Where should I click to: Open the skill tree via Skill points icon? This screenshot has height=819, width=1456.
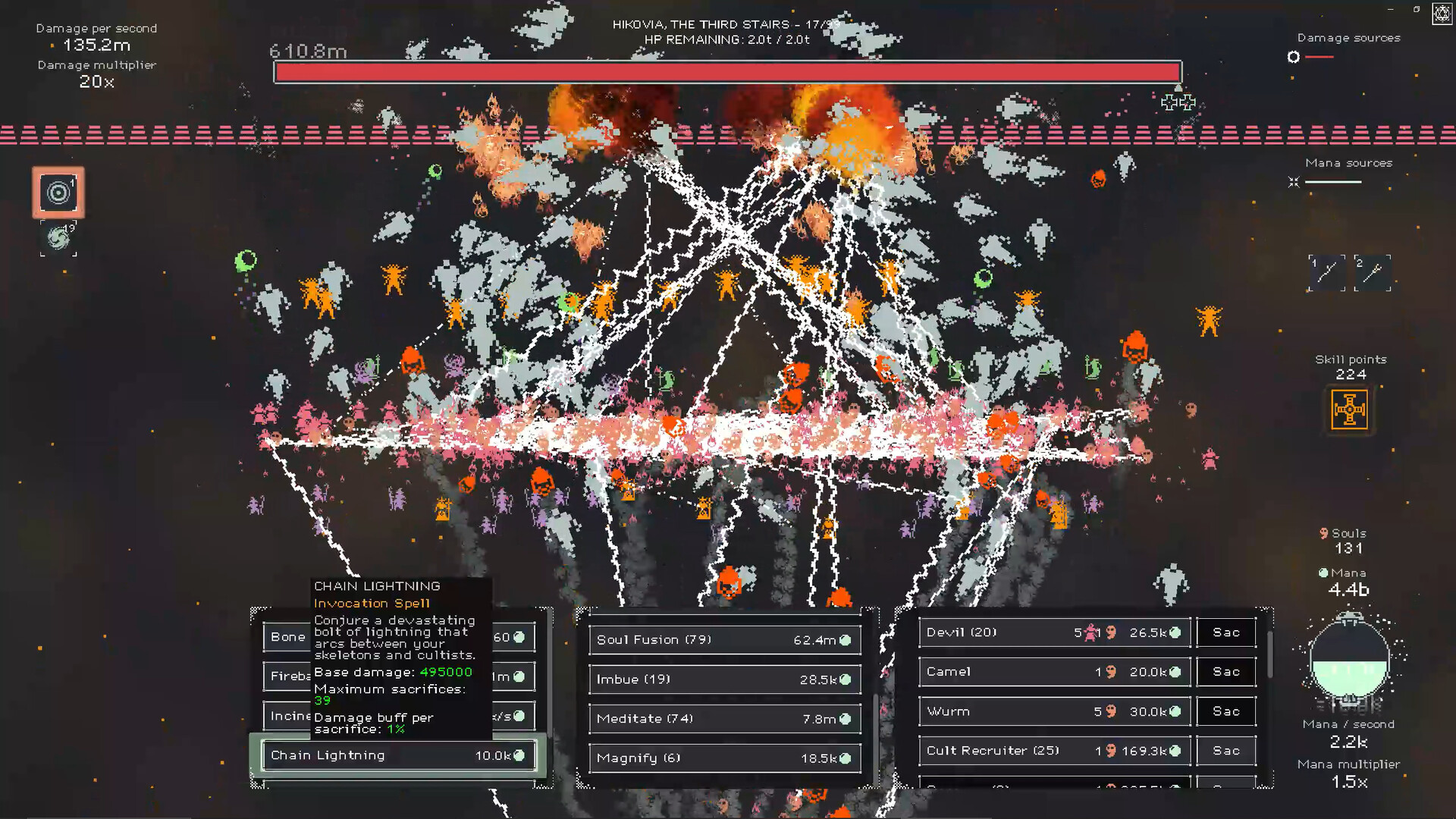1351,410
